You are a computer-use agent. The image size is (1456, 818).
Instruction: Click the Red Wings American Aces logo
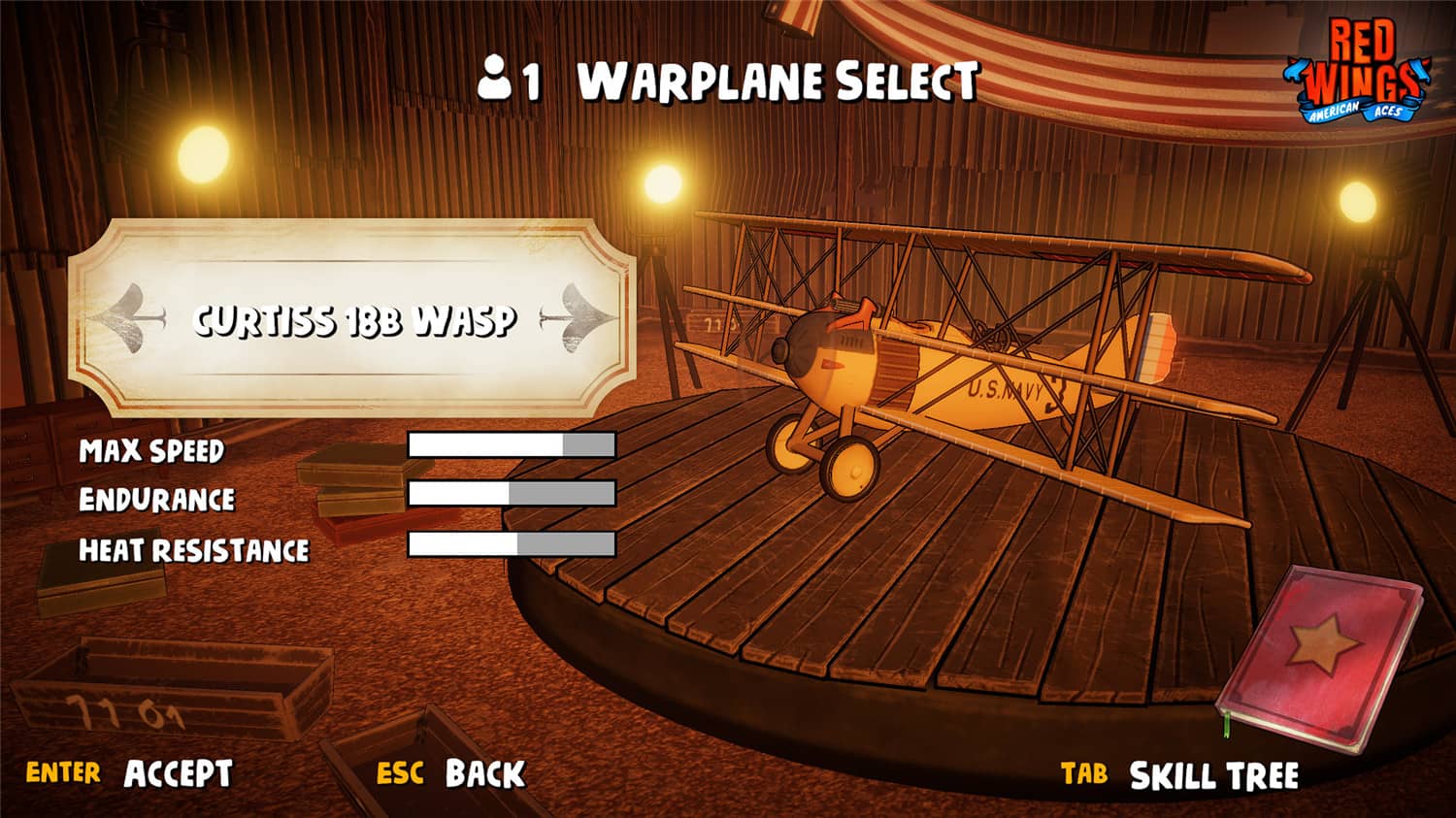1362,68
